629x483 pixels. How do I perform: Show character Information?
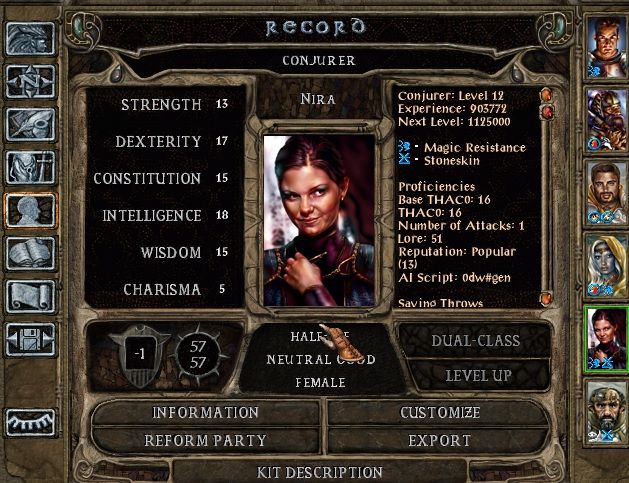click(205, 413)
